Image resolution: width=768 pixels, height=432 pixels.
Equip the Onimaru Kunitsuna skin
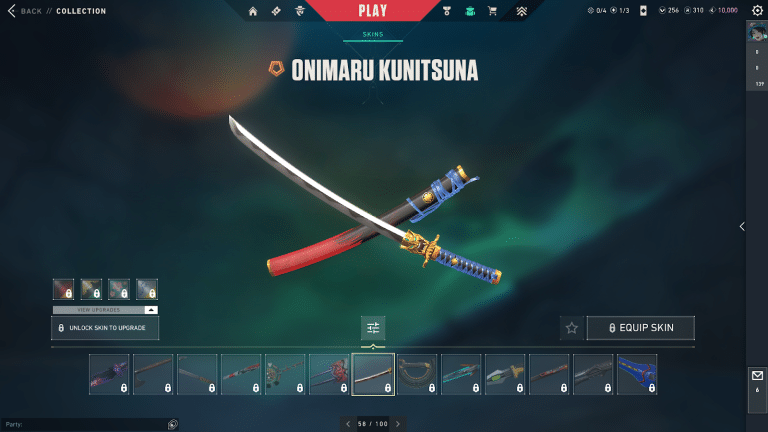(641, 327)
